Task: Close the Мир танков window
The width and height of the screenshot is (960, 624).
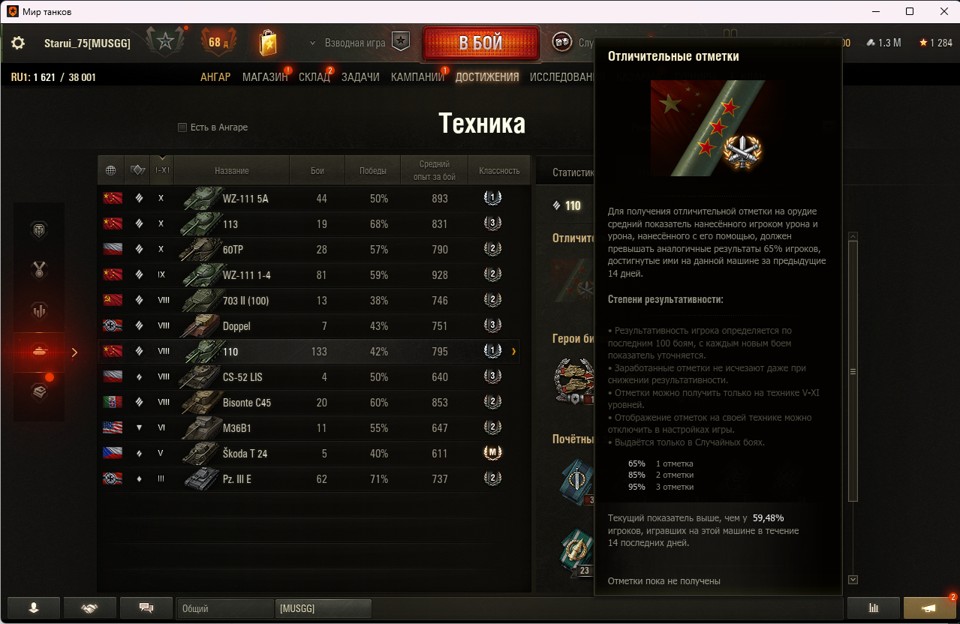Action: 943,11
